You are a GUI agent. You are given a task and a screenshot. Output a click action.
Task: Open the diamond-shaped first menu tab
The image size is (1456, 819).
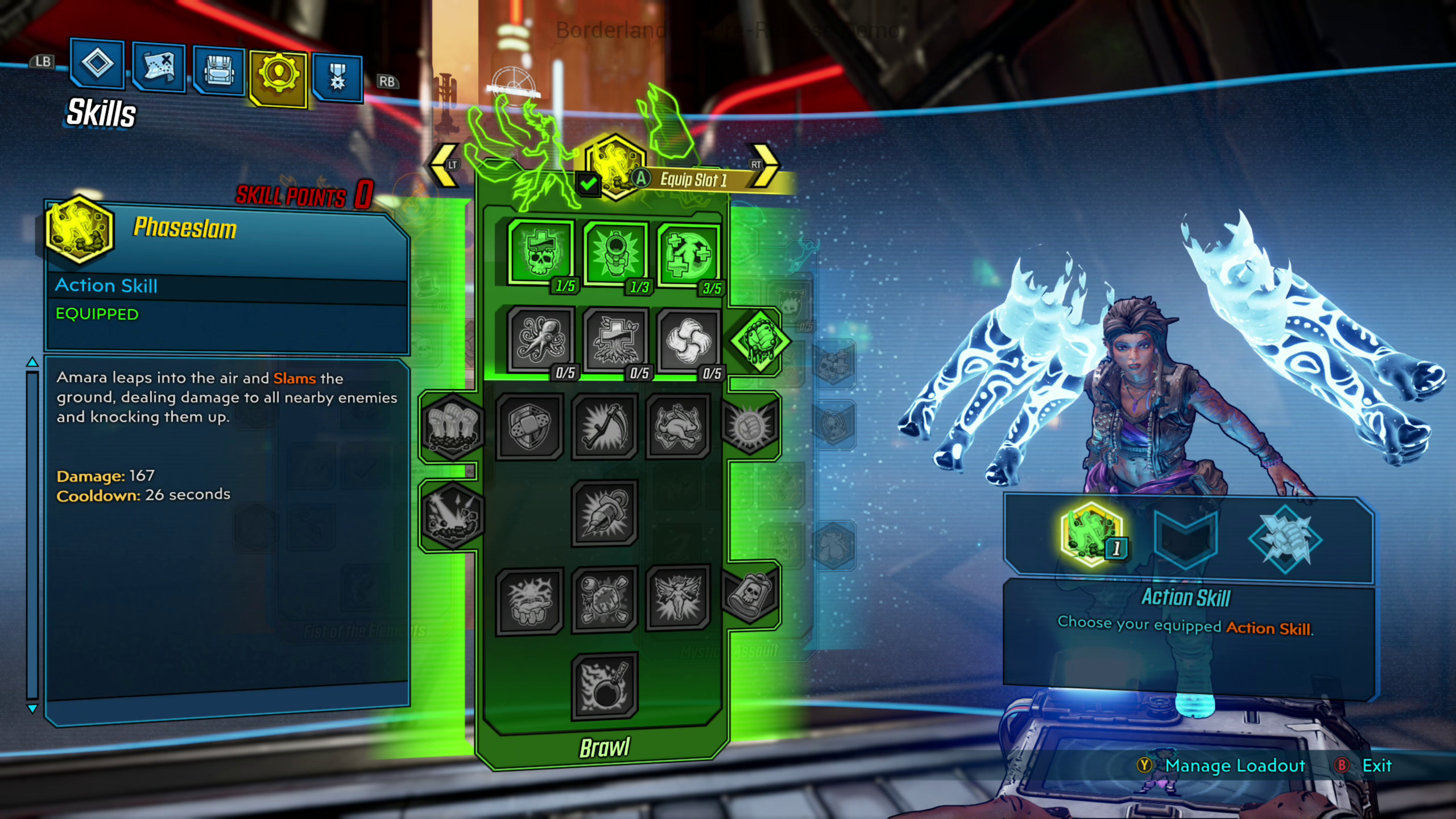pyautogui.click(x=97, y=63)
